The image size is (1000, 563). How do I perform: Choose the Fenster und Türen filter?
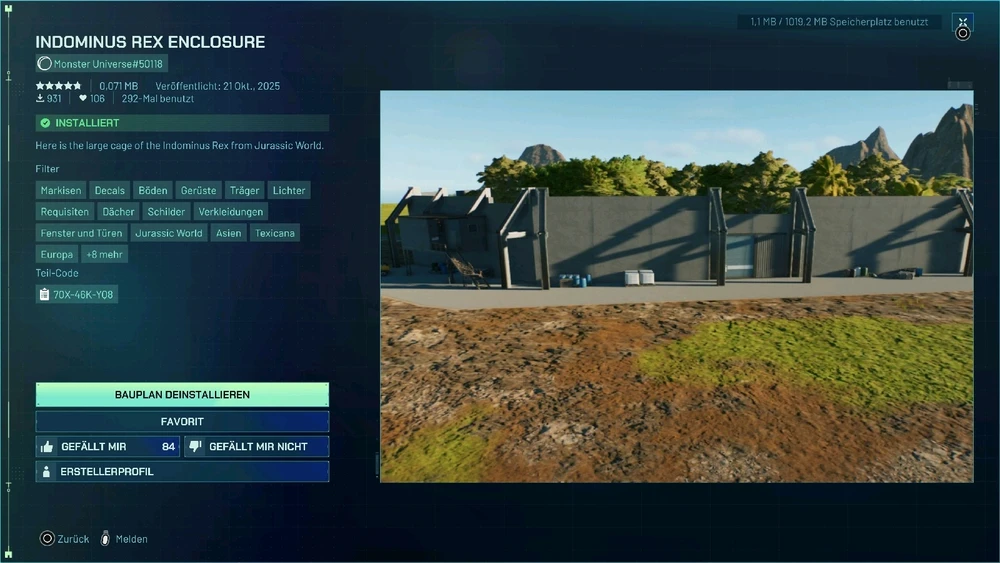click(x=82, y=233)
